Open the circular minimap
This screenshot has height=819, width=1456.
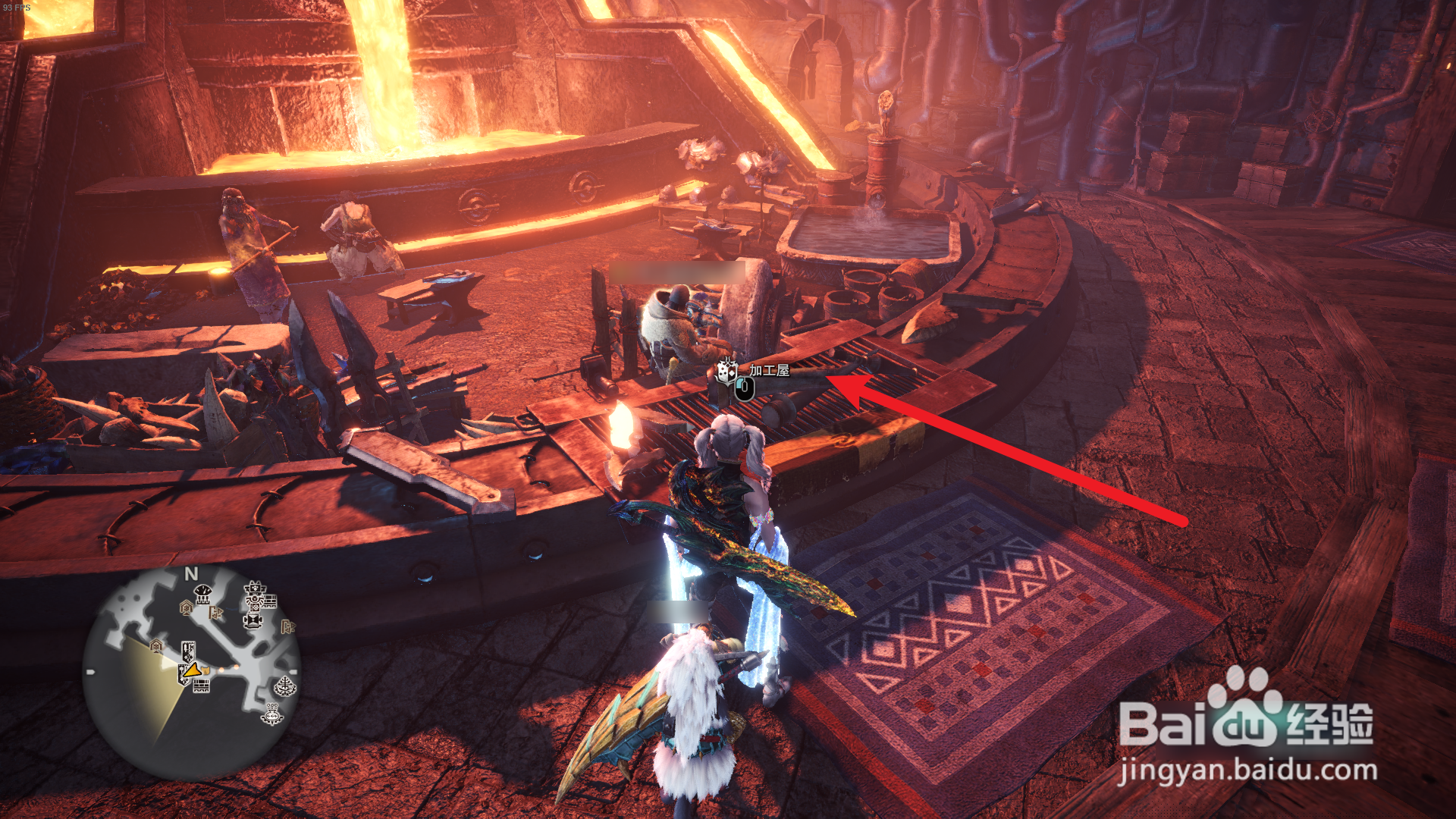pyautogui.click(x=191, y=673)
